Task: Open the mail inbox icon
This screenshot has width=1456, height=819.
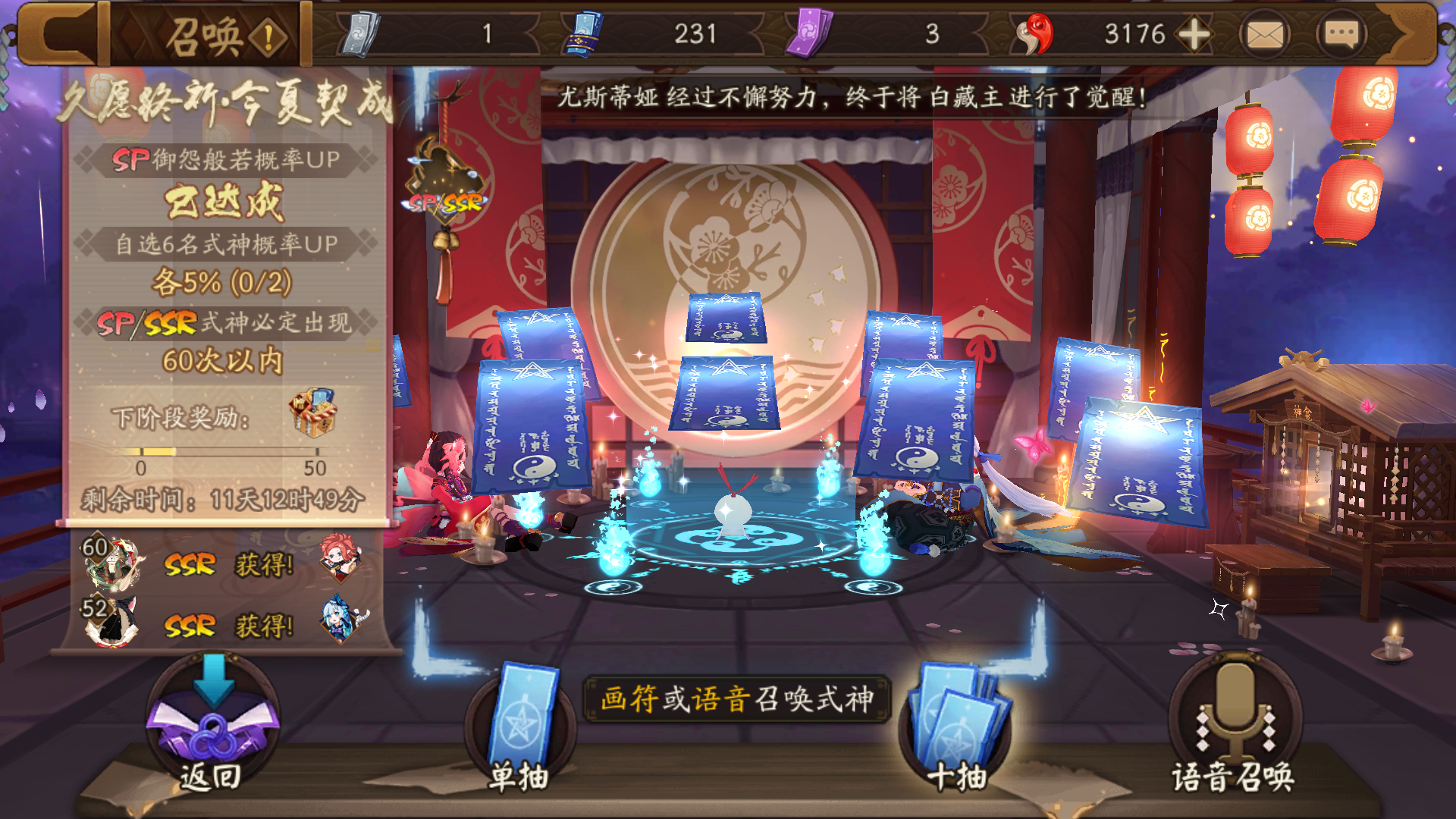Action: pyautogui.click(x=1266, y=32)
